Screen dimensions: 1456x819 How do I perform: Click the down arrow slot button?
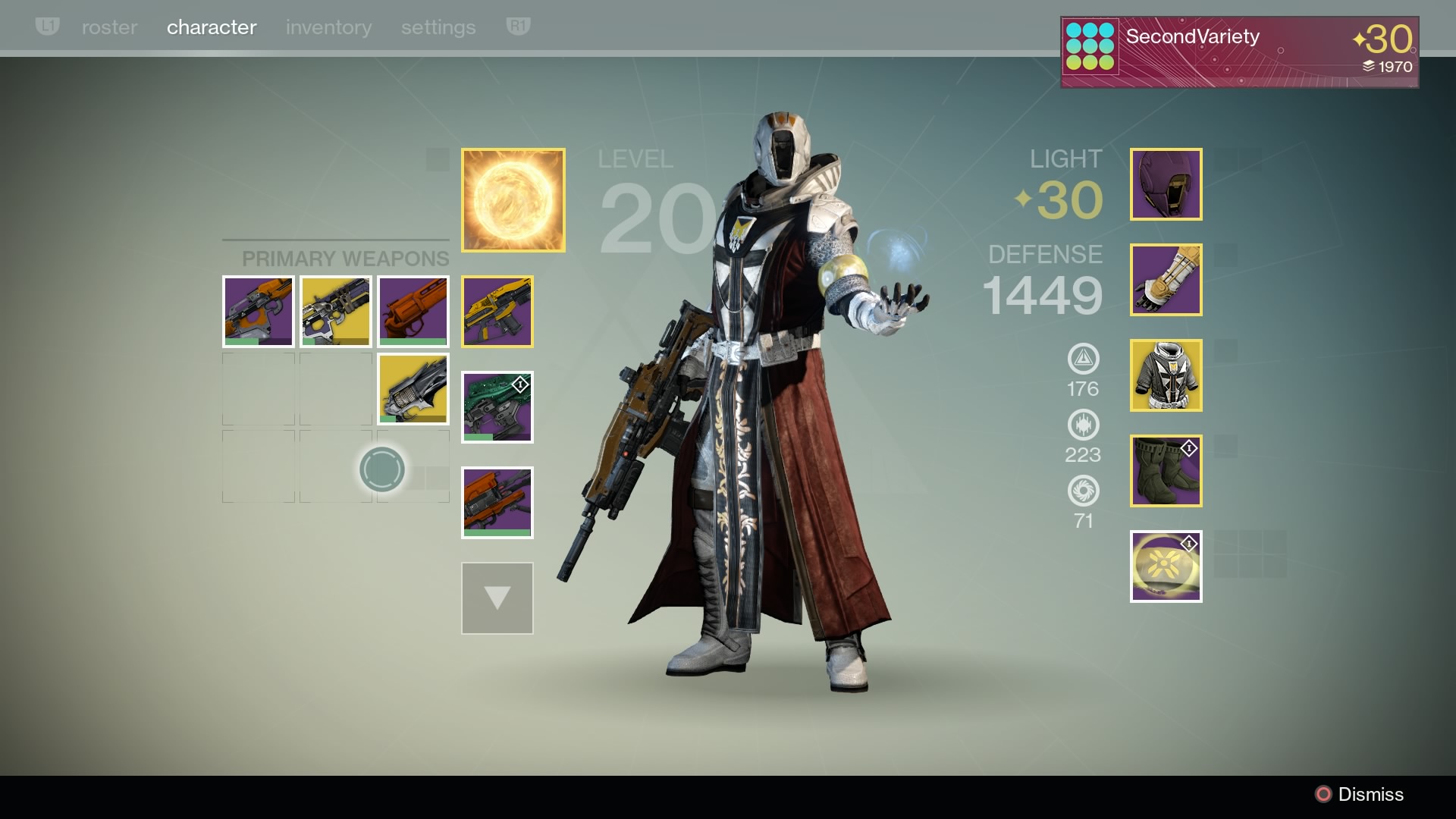(497, 598)
